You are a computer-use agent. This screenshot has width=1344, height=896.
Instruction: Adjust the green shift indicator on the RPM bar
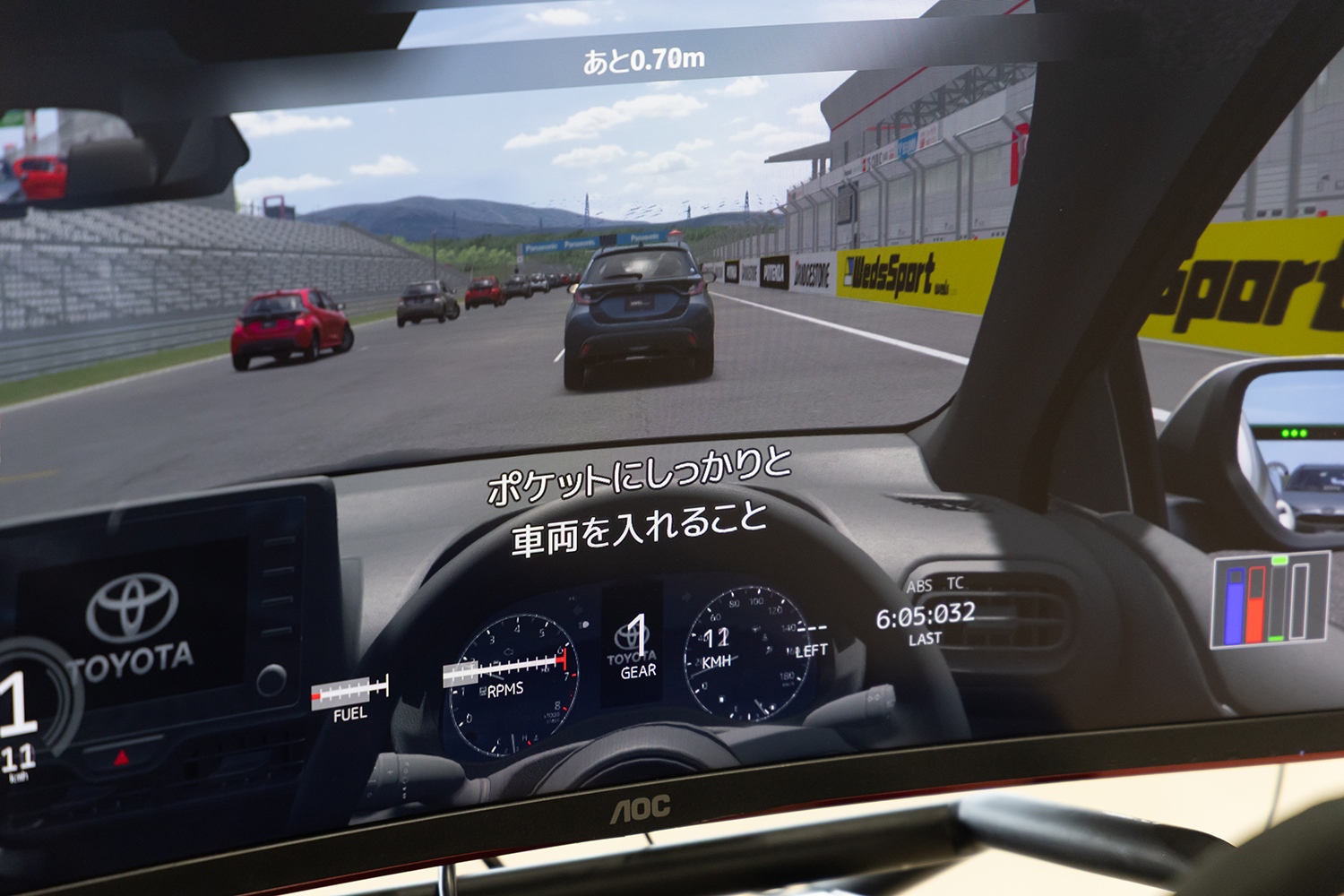pos(1279,560)
